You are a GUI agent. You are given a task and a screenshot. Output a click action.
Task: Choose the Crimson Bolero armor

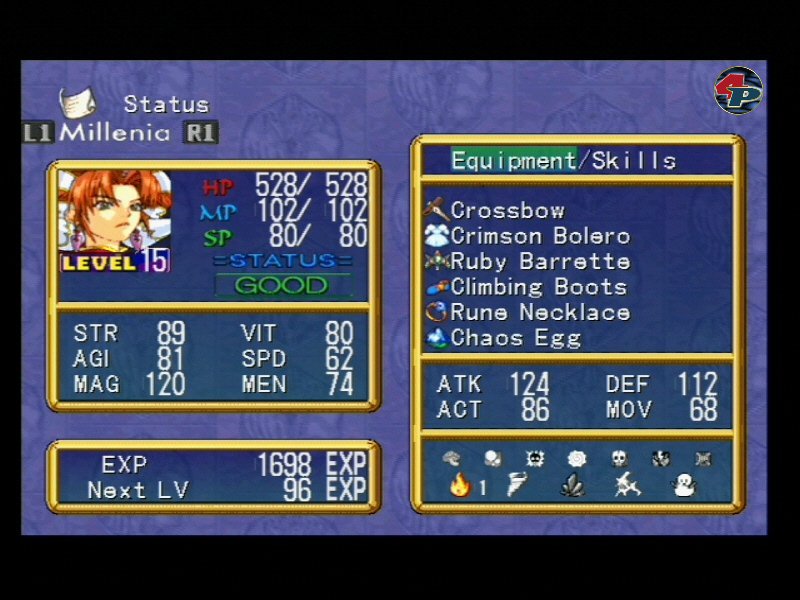point(540,236)
